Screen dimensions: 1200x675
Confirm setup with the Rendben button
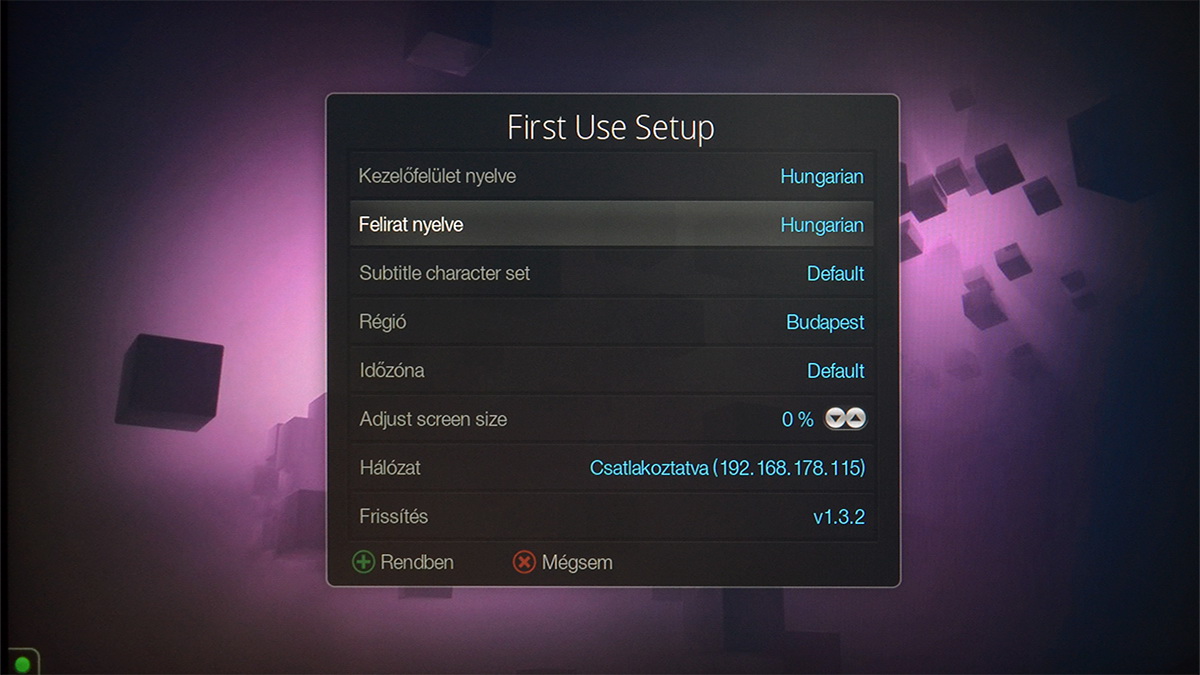pyautogui.click(x=403, y=562)
